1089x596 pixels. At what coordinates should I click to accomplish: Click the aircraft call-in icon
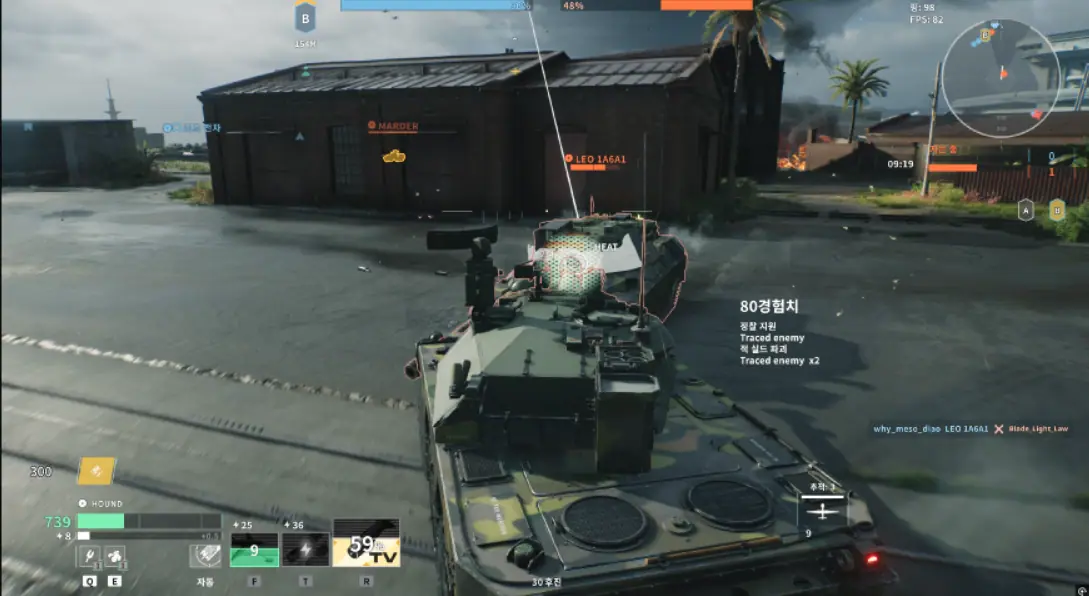[822, 511]
